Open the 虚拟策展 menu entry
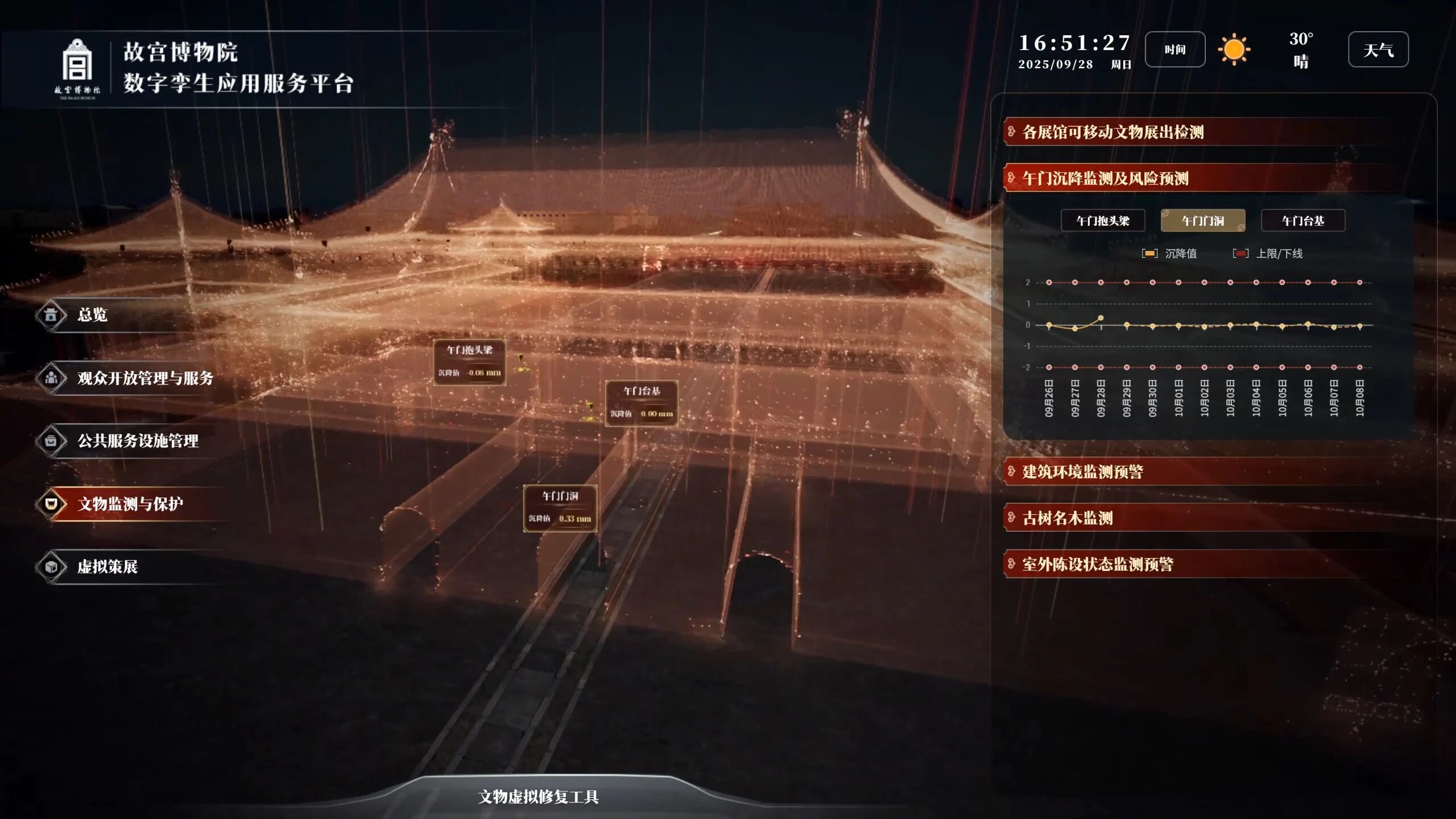Viewport: 1456px width, 819px height. pos(107,566)
